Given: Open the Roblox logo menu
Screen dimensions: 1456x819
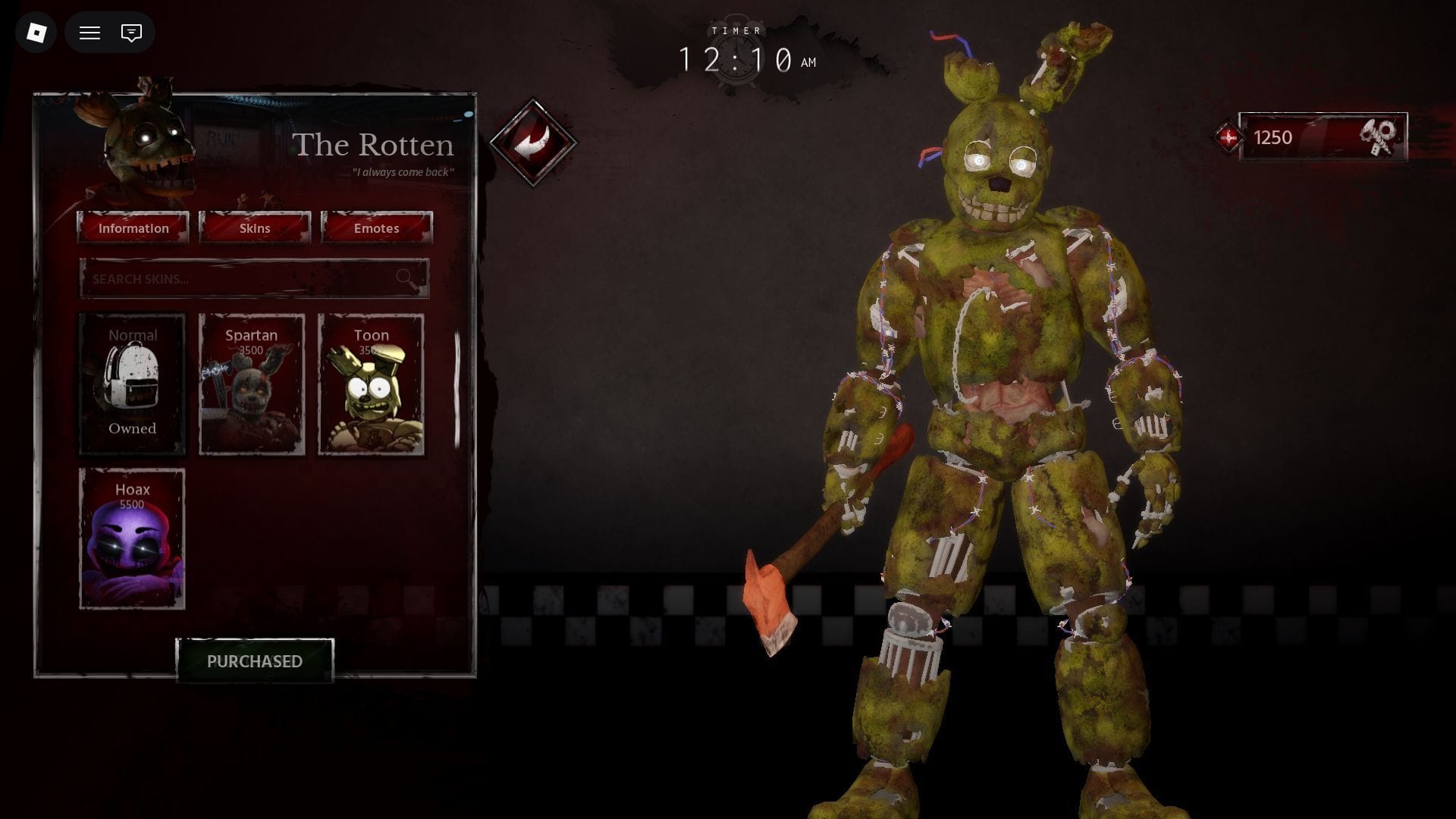Looking at the screenshot, I should pyautogui.click(x=36, y=33).
